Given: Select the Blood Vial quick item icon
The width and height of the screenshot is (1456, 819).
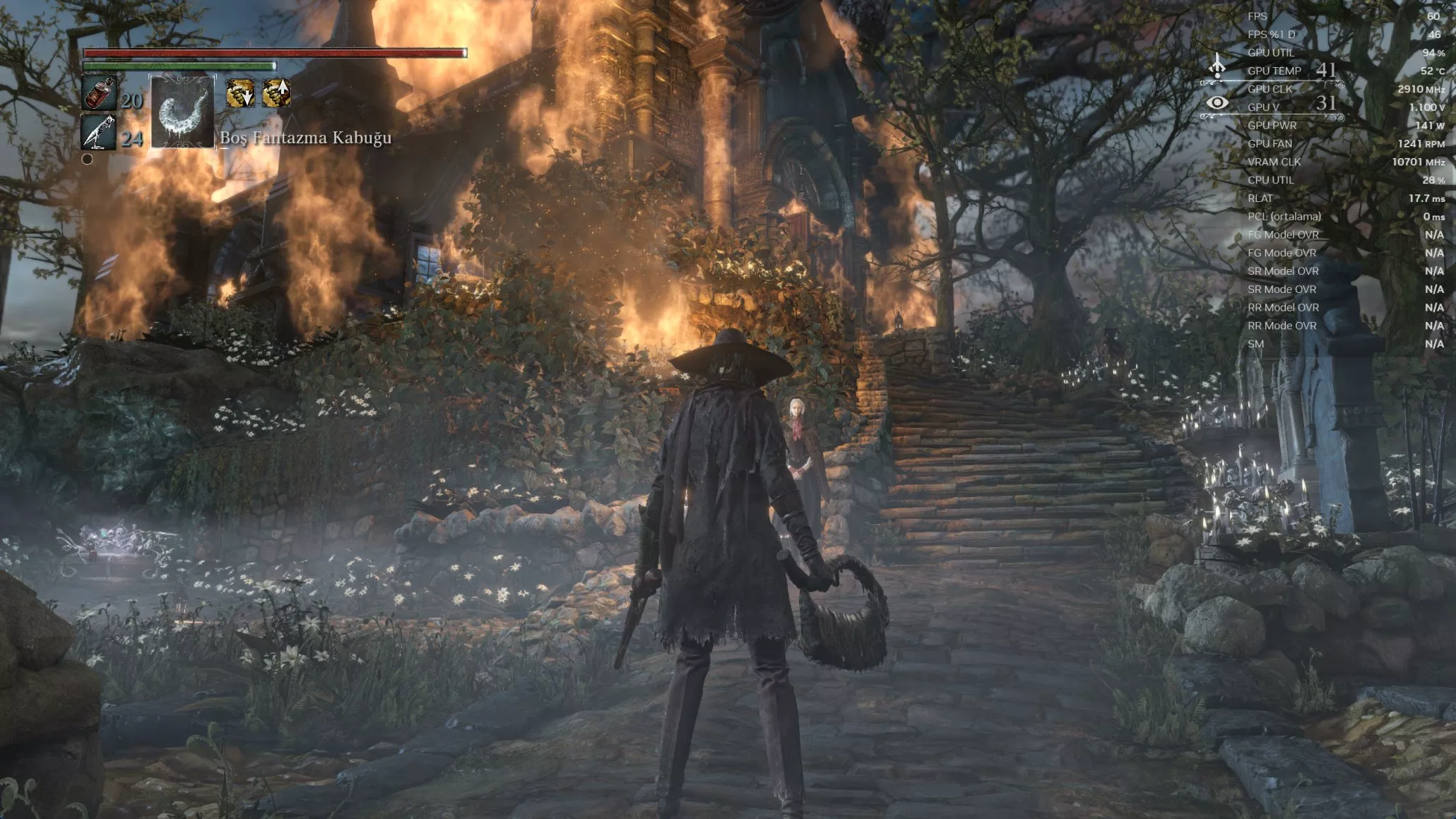Looking at the screenshot, I should [x=99, y=94].
